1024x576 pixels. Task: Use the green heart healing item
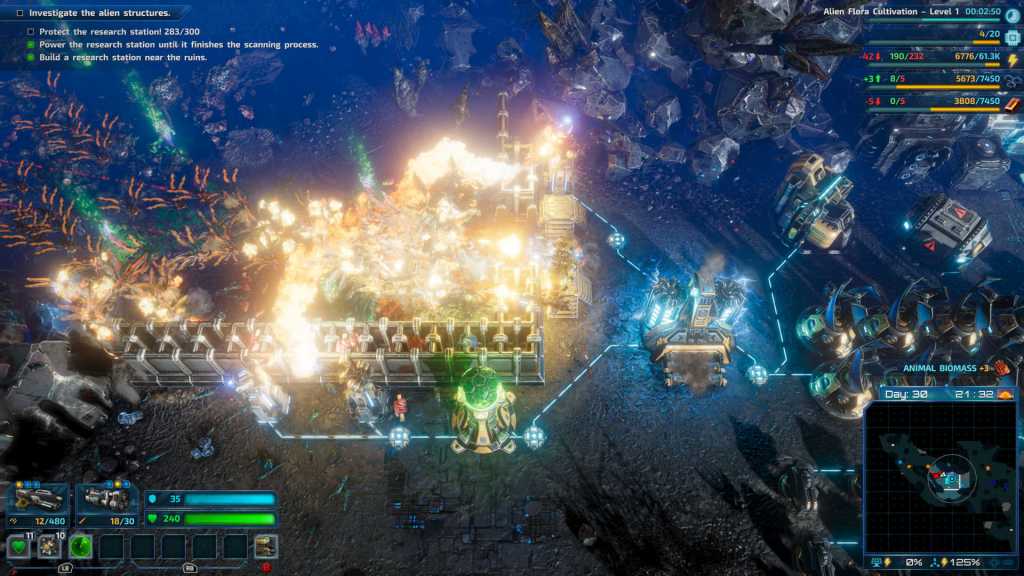[x=18, y=547]
